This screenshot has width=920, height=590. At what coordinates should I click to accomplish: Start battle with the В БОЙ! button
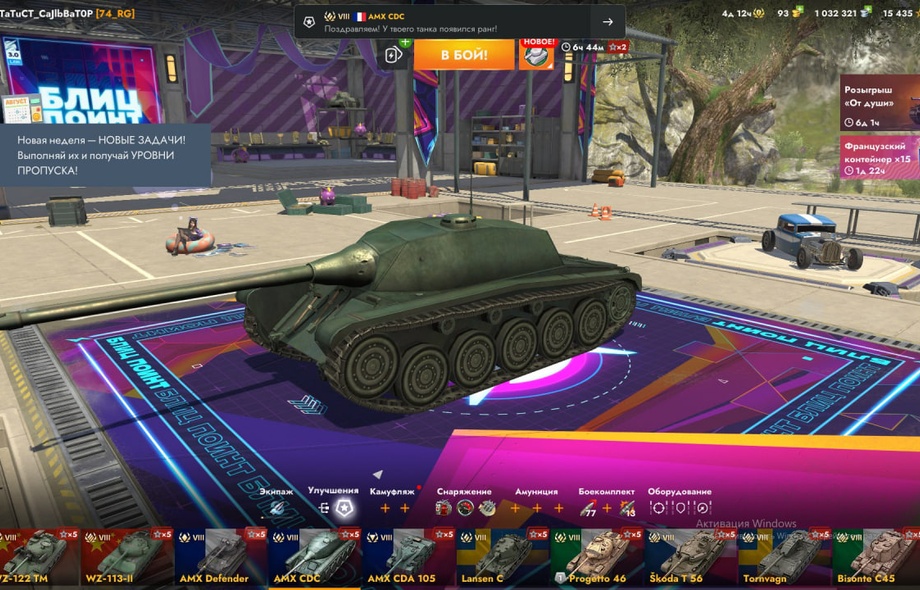click(x=463, y=54)
